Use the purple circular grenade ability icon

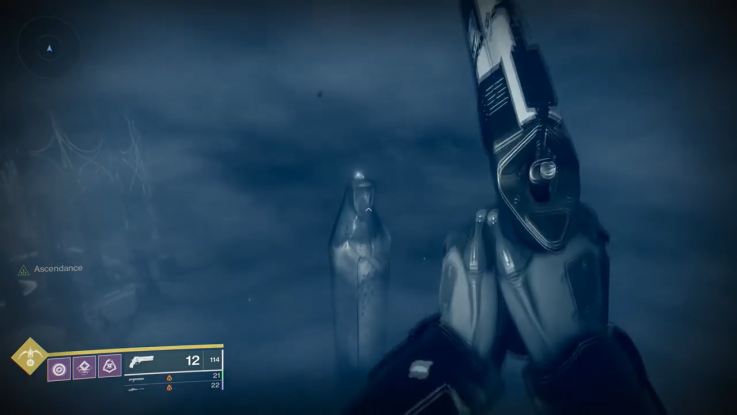click(x=60, y=367)
